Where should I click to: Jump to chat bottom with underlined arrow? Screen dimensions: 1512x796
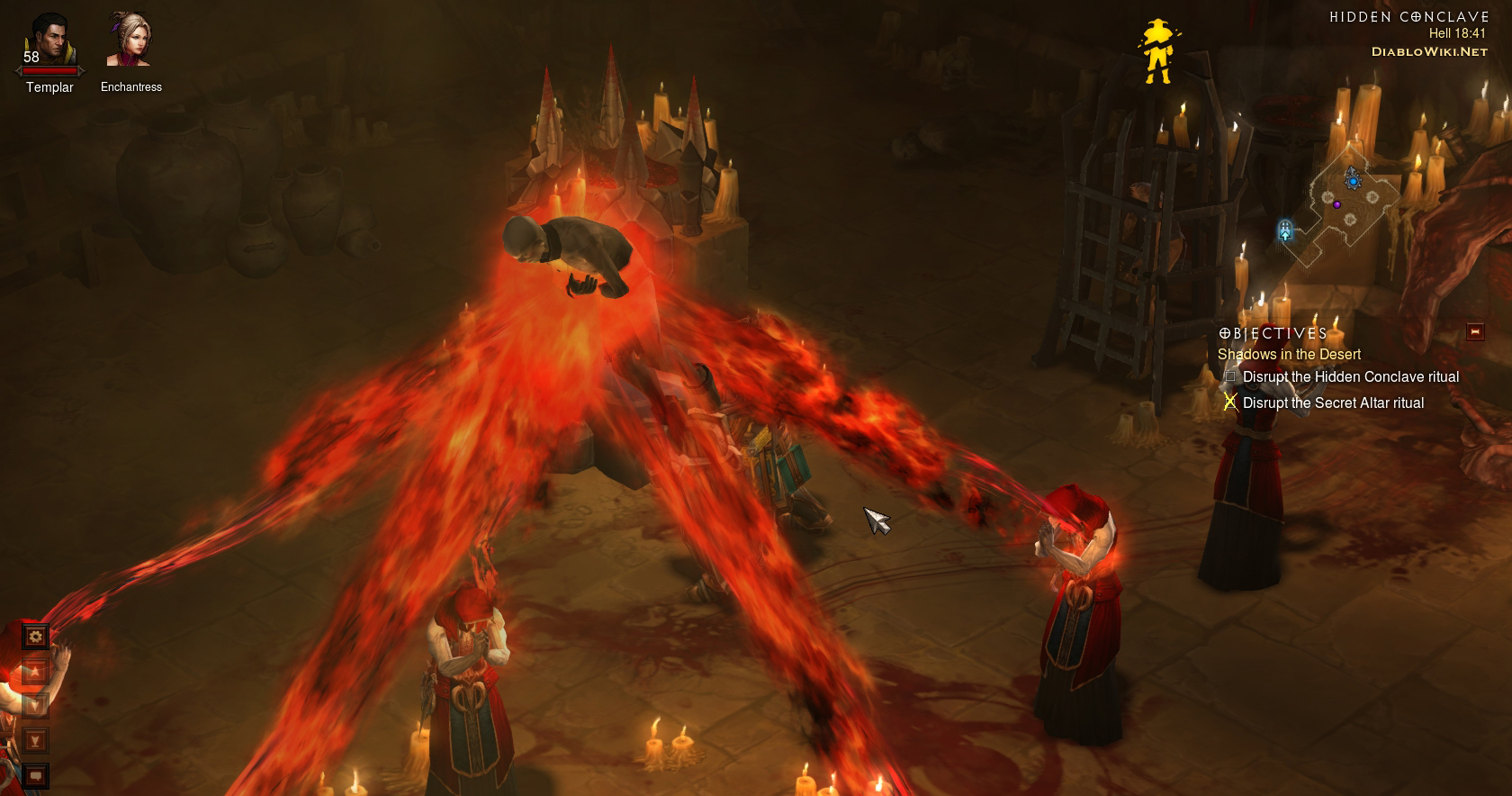point(35,740)
